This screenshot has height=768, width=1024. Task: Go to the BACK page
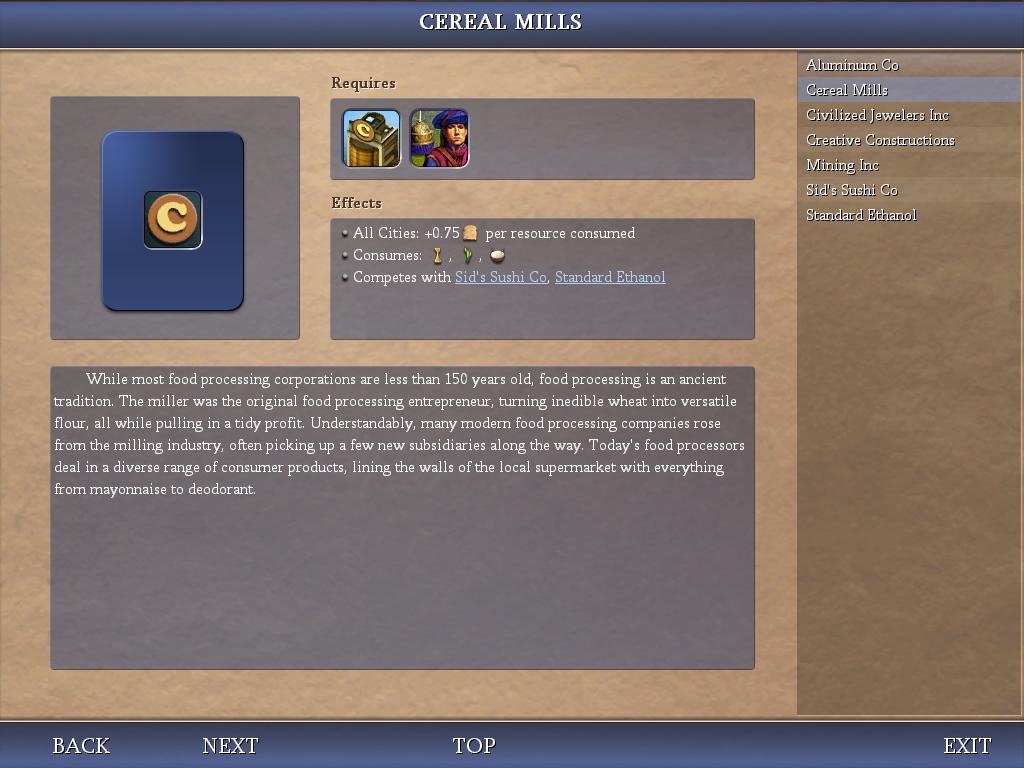[81, 746]
